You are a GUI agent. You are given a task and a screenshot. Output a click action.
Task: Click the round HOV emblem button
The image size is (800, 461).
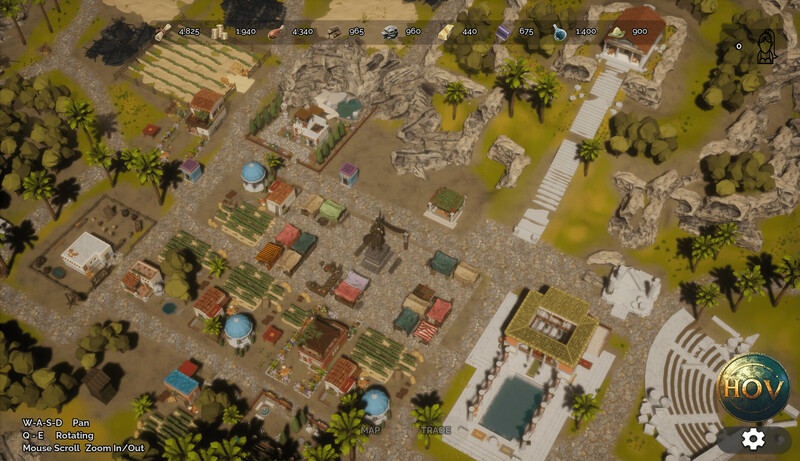[x=753, y=388]
